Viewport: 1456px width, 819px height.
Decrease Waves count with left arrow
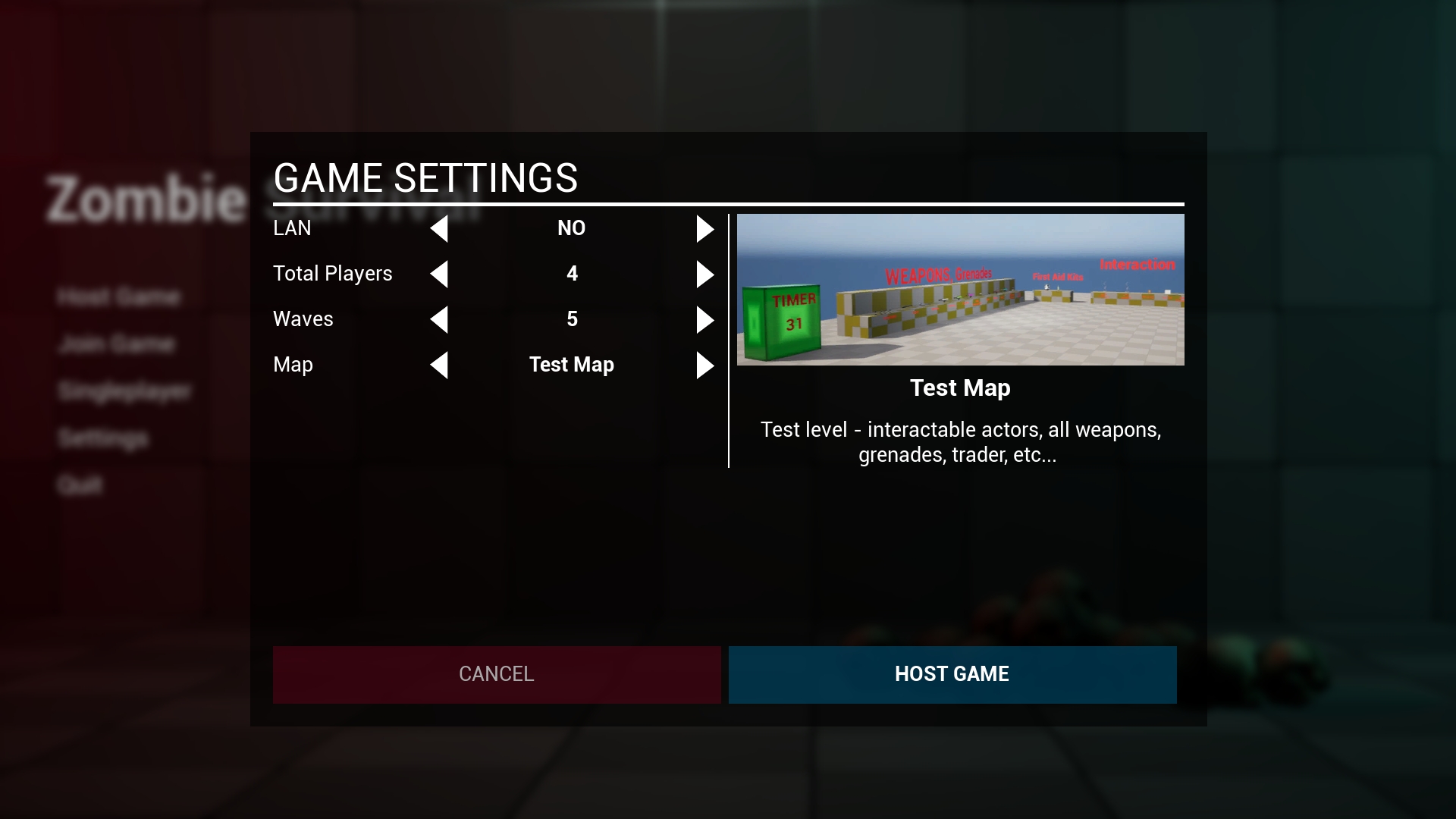[440, 319]
